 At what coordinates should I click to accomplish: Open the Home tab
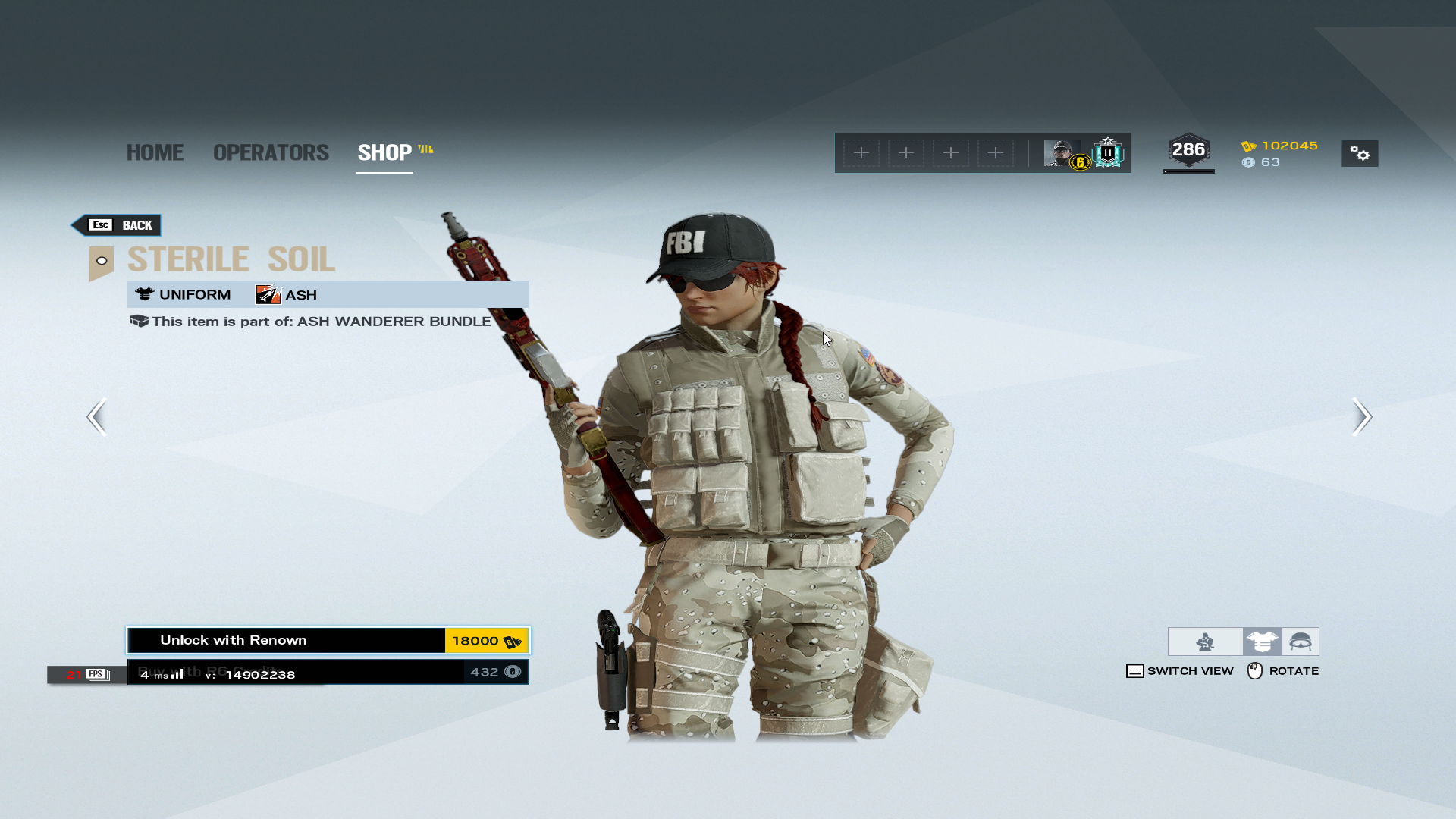pyautogui.click(x=155, y=152)
